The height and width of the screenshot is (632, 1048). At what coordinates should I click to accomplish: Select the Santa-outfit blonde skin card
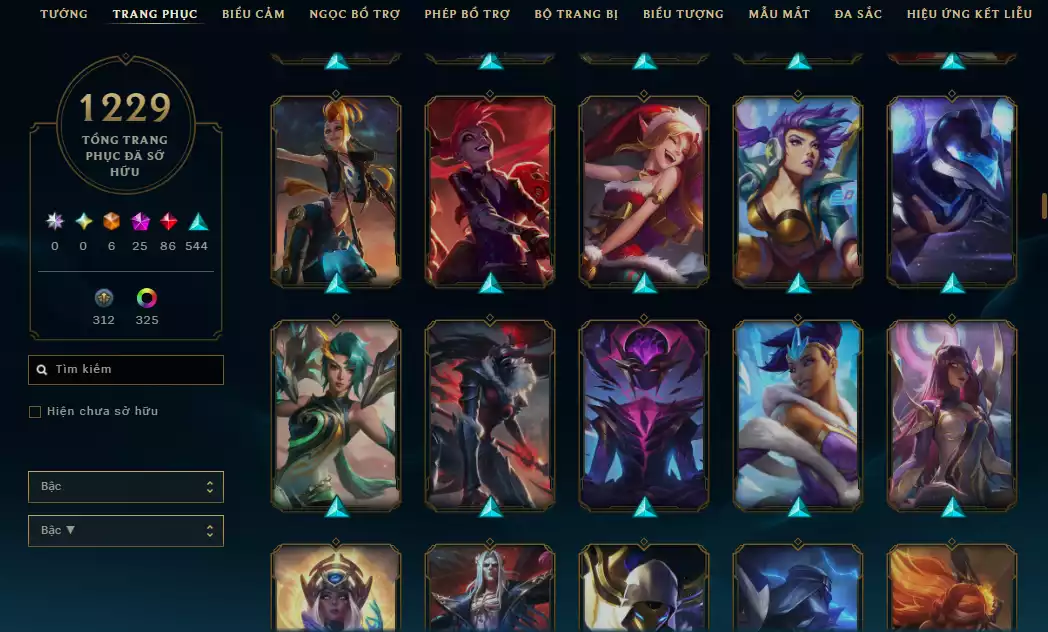pyautogui.click(x=644, y=190)
